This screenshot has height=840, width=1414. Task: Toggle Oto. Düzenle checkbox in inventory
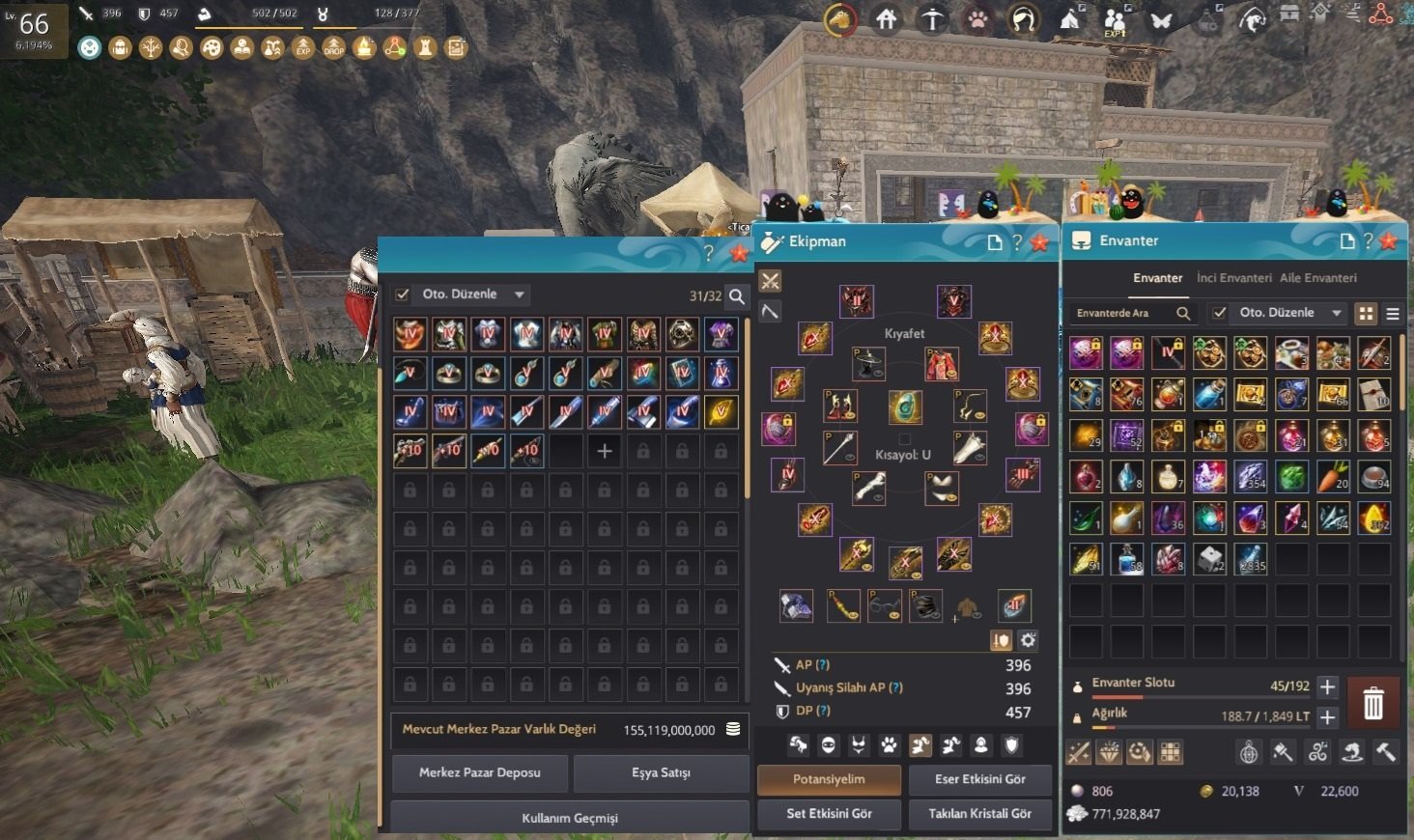pos(1220,313)
